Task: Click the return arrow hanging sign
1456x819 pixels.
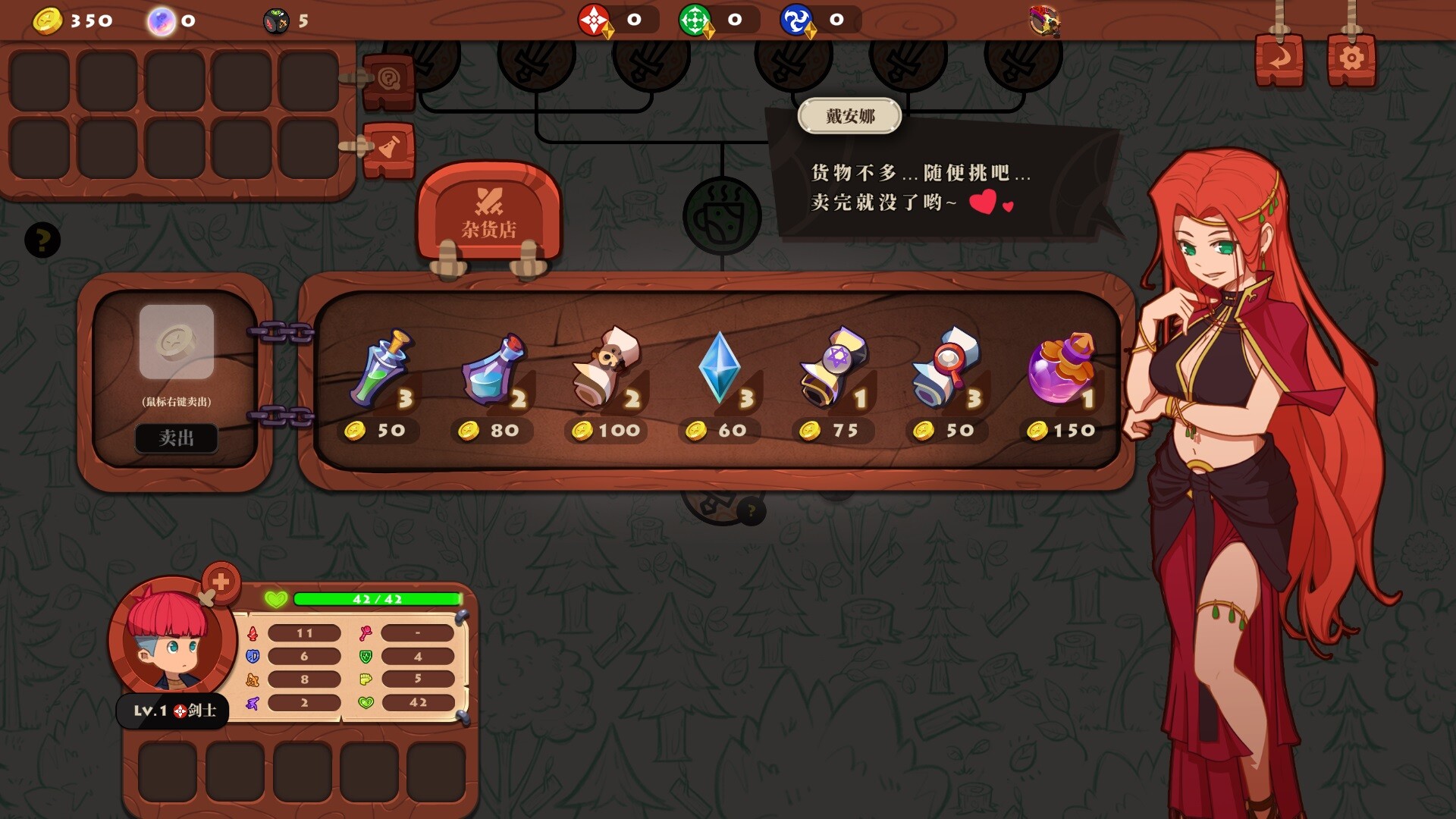Action: pyautogui.click(x=1279, y=58)
